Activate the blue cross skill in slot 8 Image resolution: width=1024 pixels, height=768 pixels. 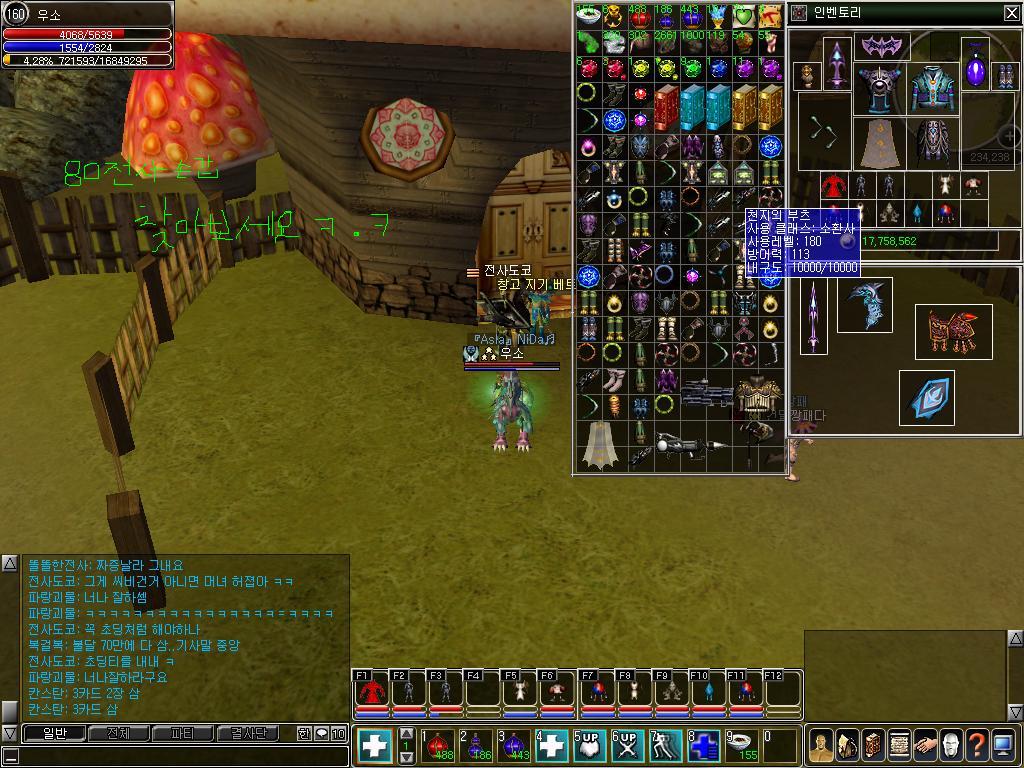click(x=703, y=746)
